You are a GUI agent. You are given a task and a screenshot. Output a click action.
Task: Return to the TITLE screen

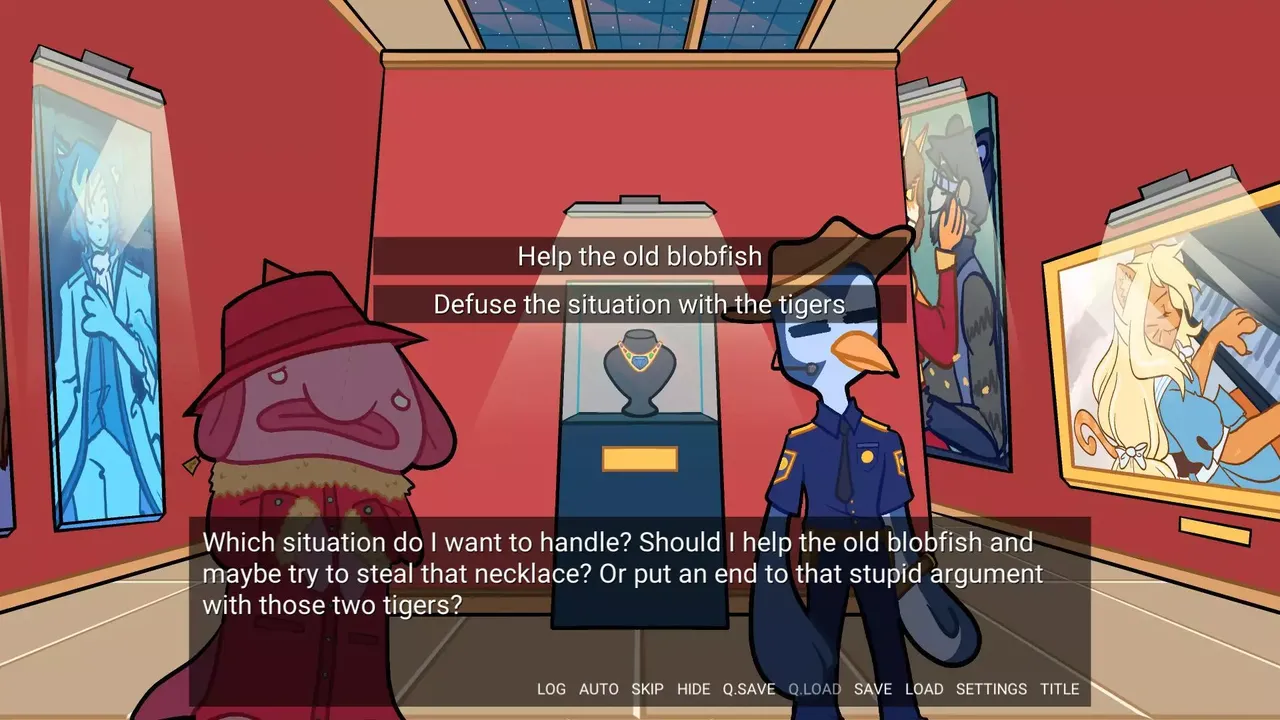pos(1061,689)
